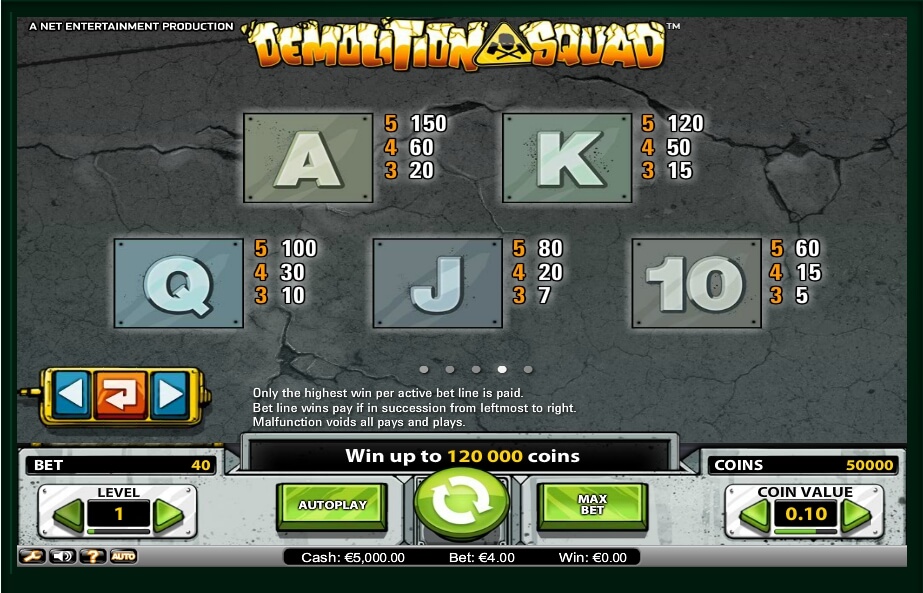
Task: Open help with the question mark icon
Action: pyautogui.click(x=92, y=556)
